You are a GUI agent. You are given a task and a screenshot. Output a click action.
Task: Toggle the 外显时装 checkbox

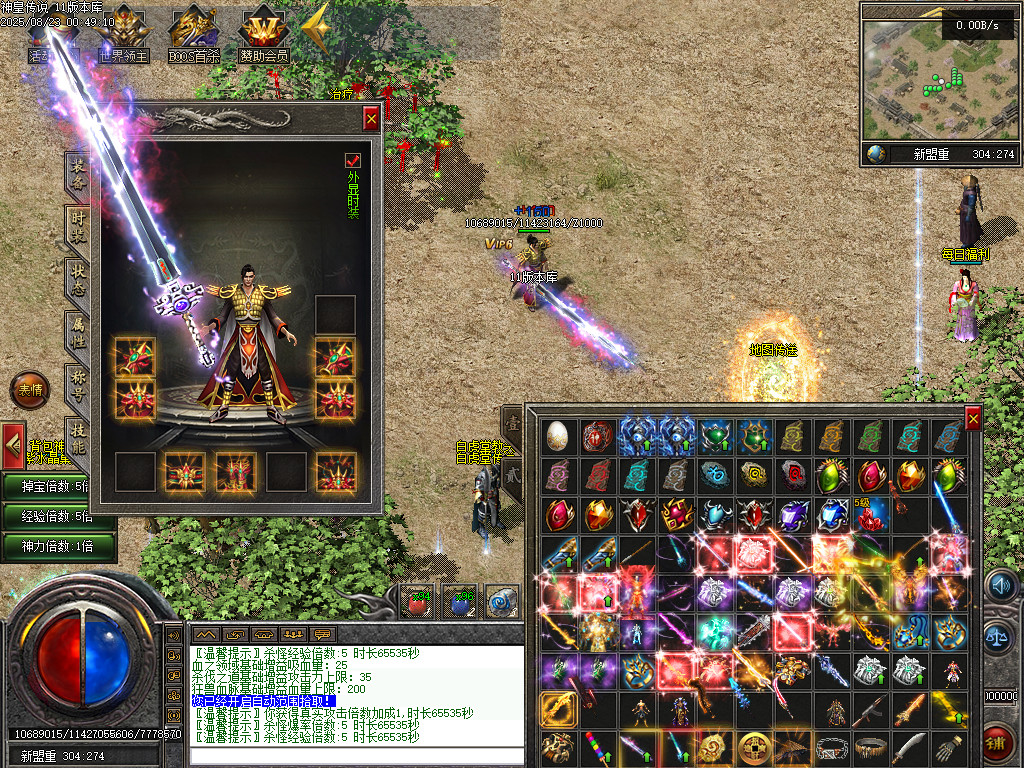pyautogui.click(x=352, y=161)
